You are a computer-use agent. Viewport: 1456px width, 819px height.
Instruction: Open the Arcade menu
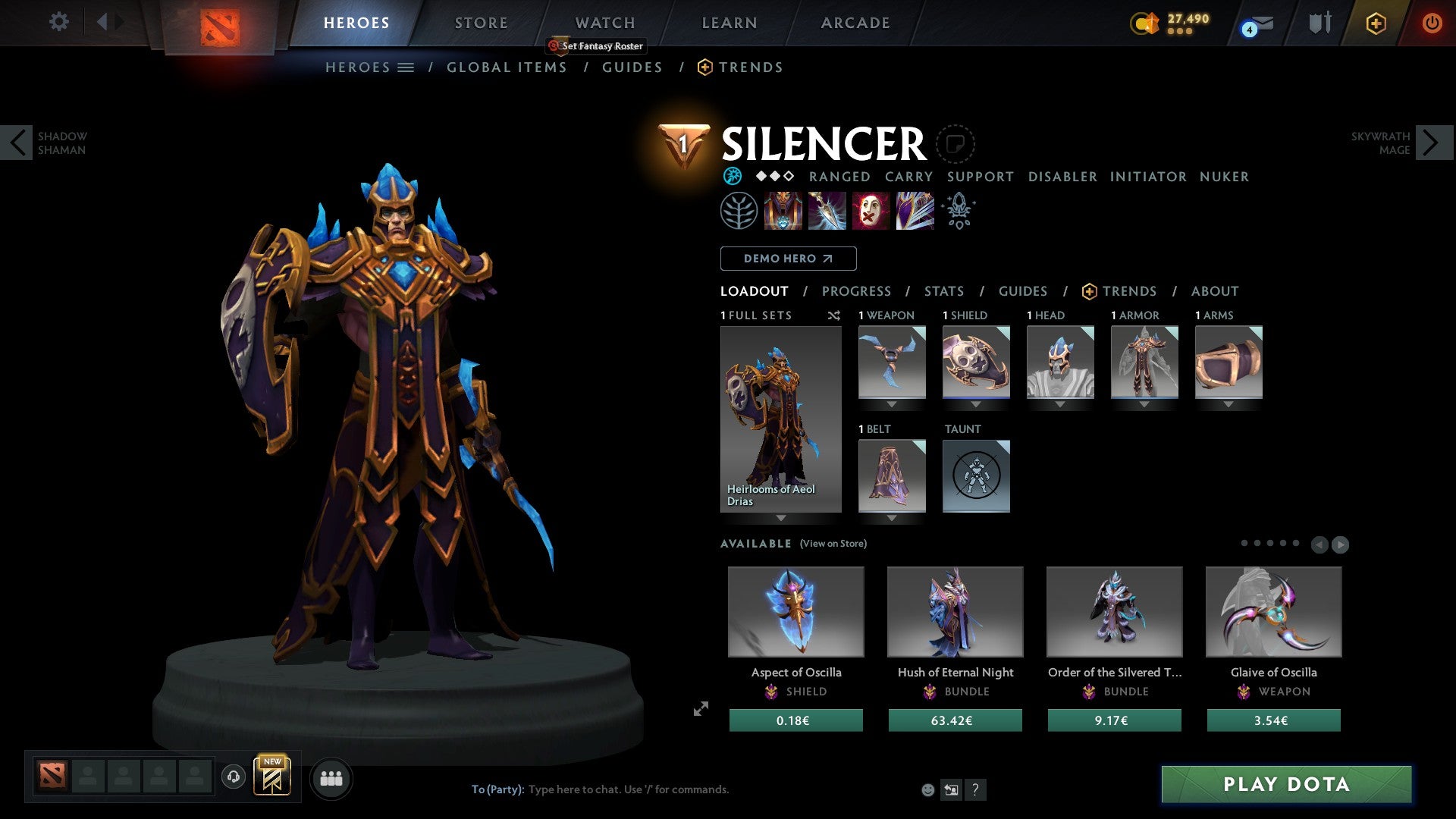[855, 22]
